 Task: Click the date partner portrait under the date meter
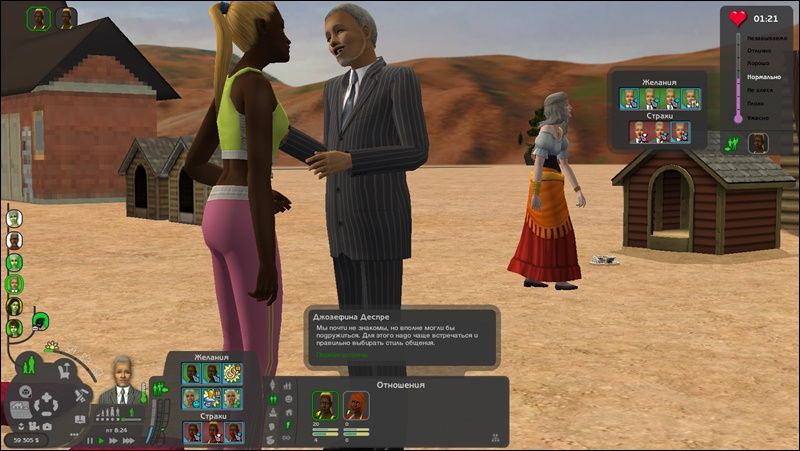point(759,143)
